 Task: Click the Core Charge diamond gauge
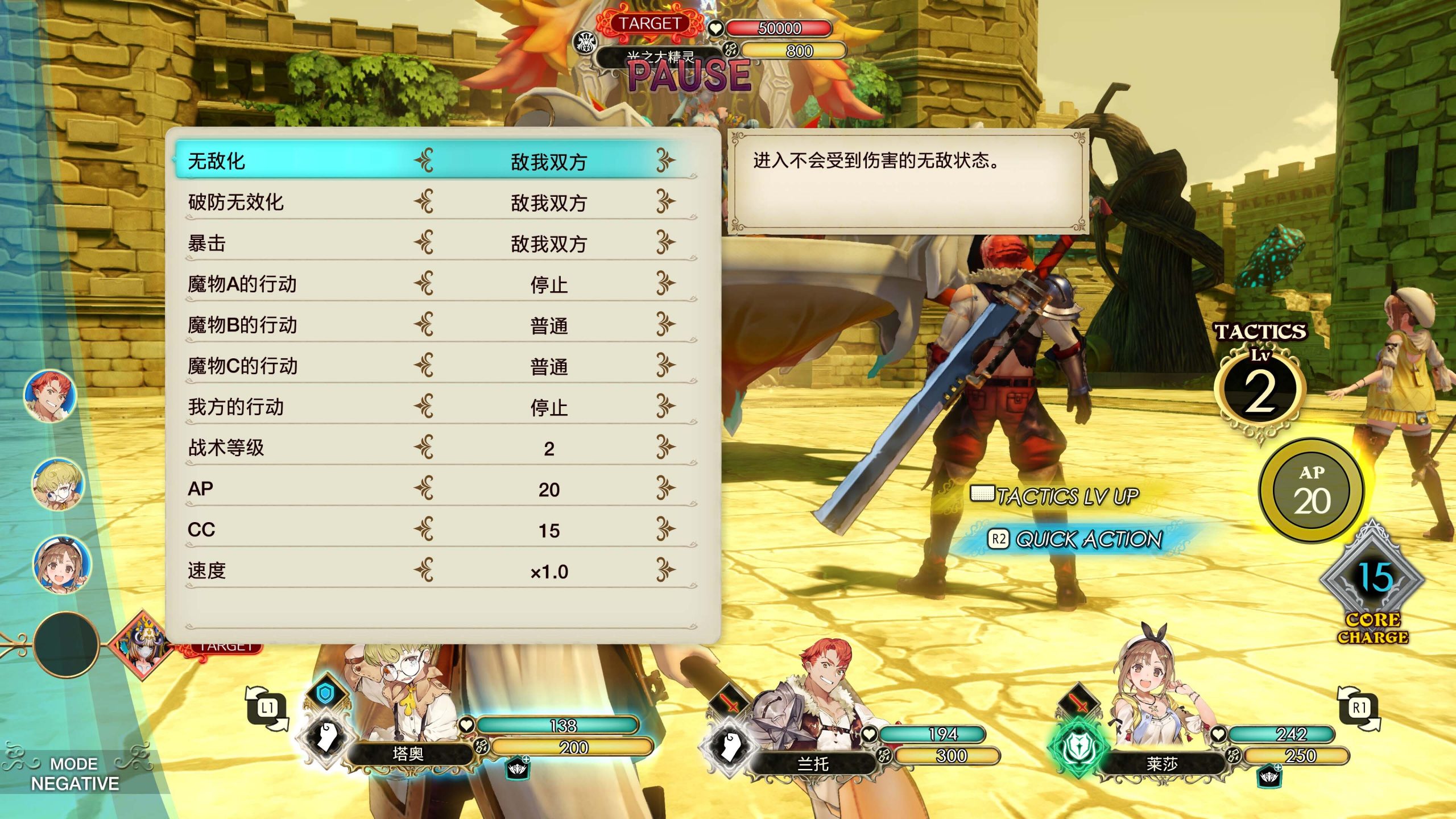pos(1372,580)
